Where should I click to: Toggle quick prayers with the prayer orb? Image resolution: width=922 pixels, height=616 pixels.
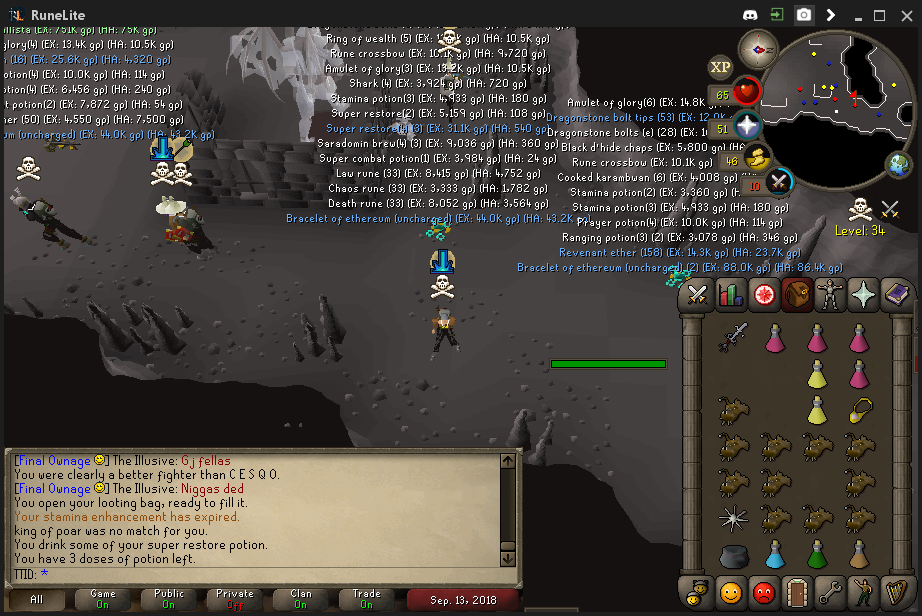(747, 125)
